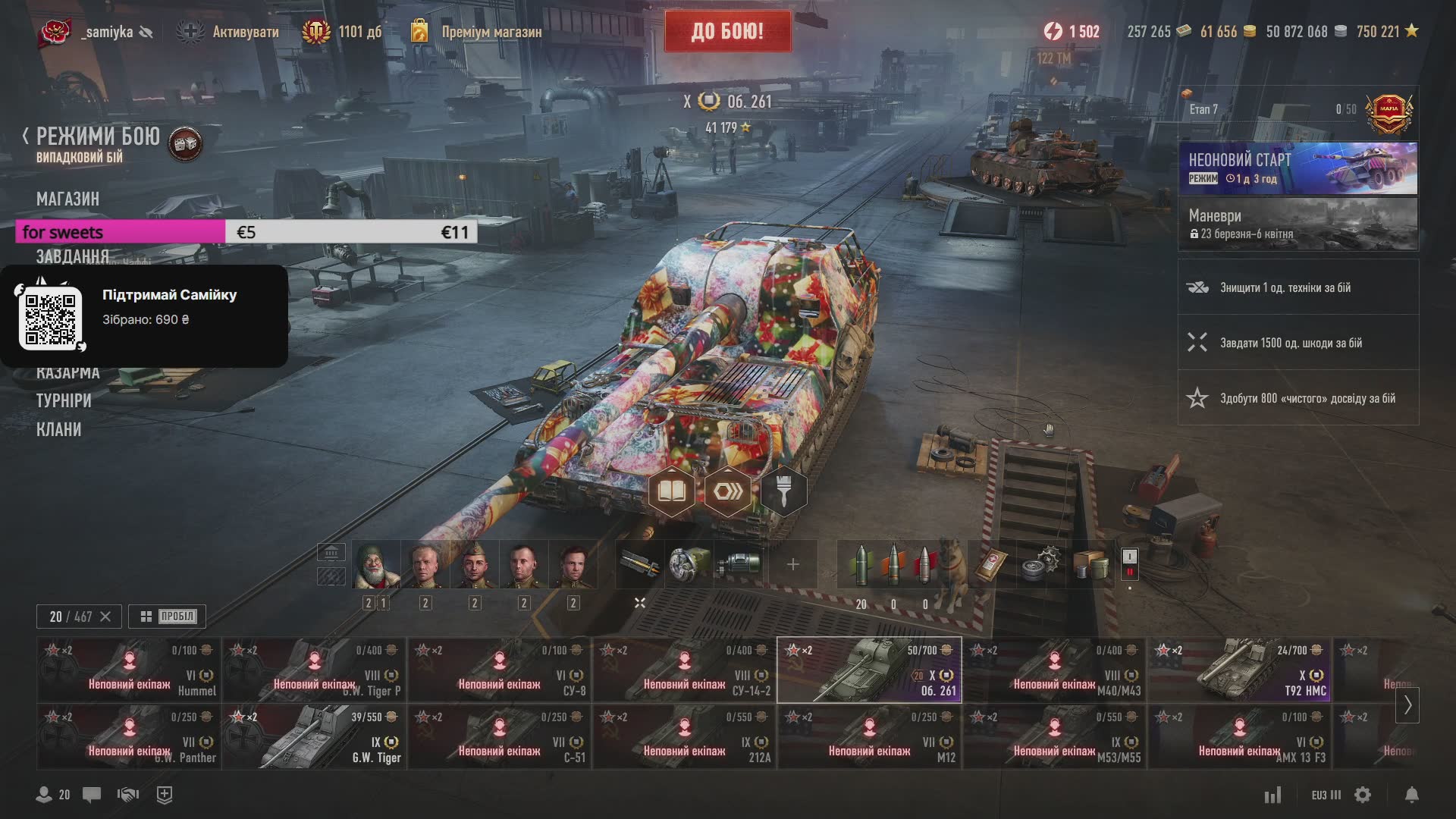Screen dimensions: 1456x819
Task: Open РЕЖИМИ БОЮ battle mode selector
Action: (x=97, y=137)
